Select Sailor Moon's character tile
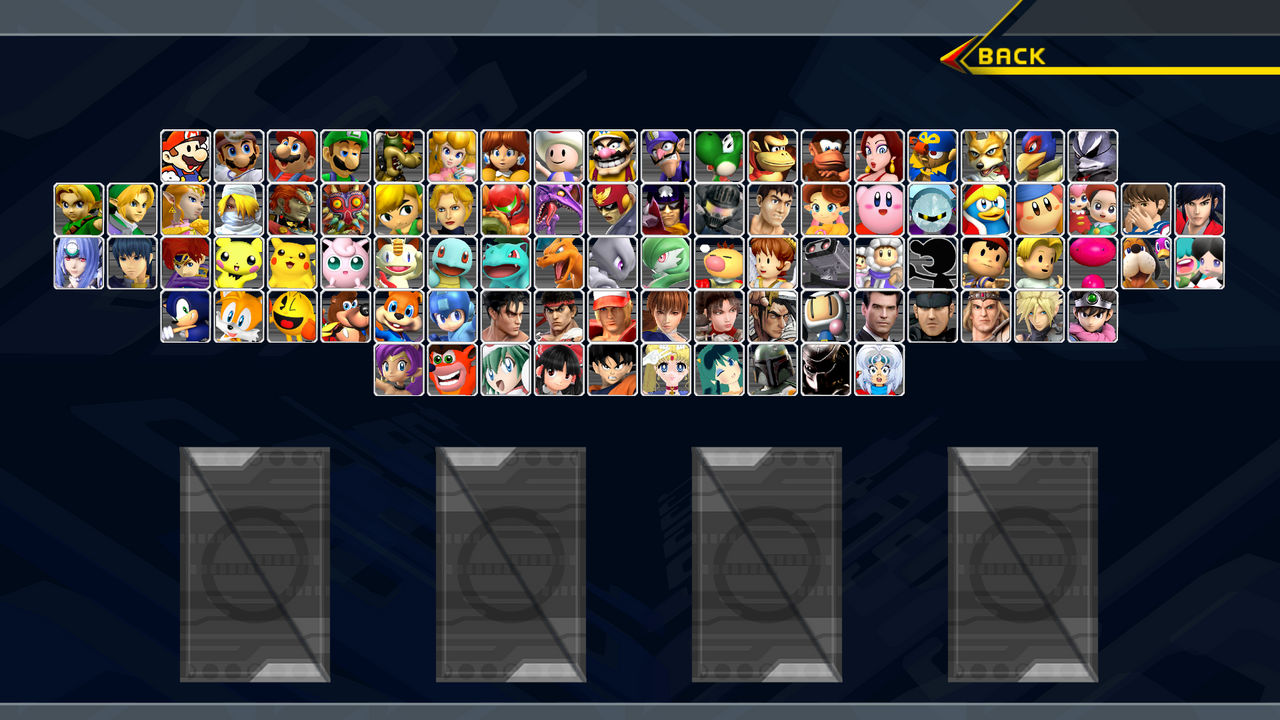 click(667, 372)
